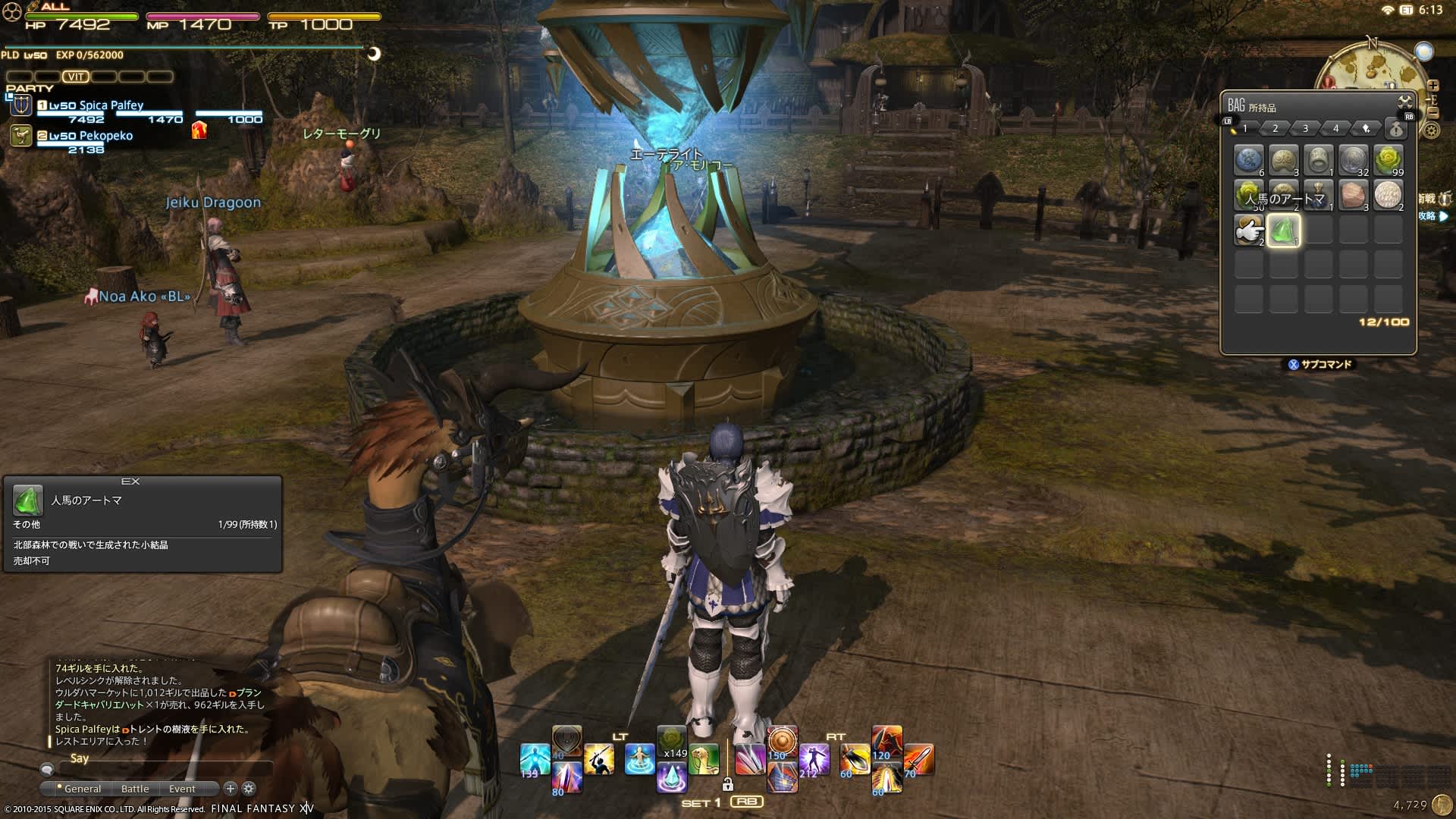
Task: Switch chat log to the Battle tab
Action: [135, 789]
